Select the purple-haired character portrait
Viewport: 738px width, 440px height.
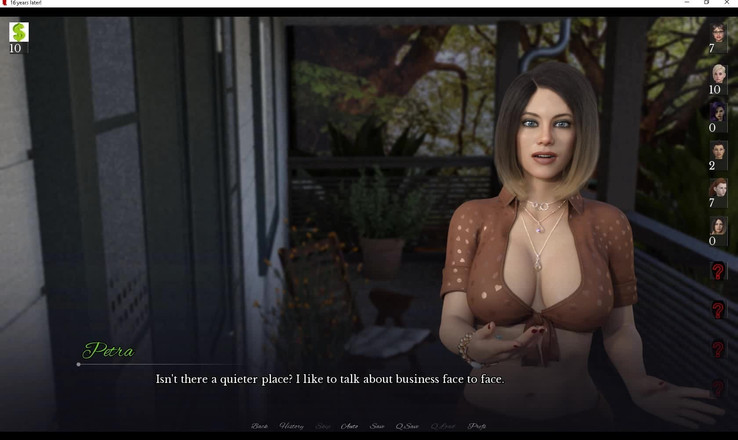pos(718,111)
